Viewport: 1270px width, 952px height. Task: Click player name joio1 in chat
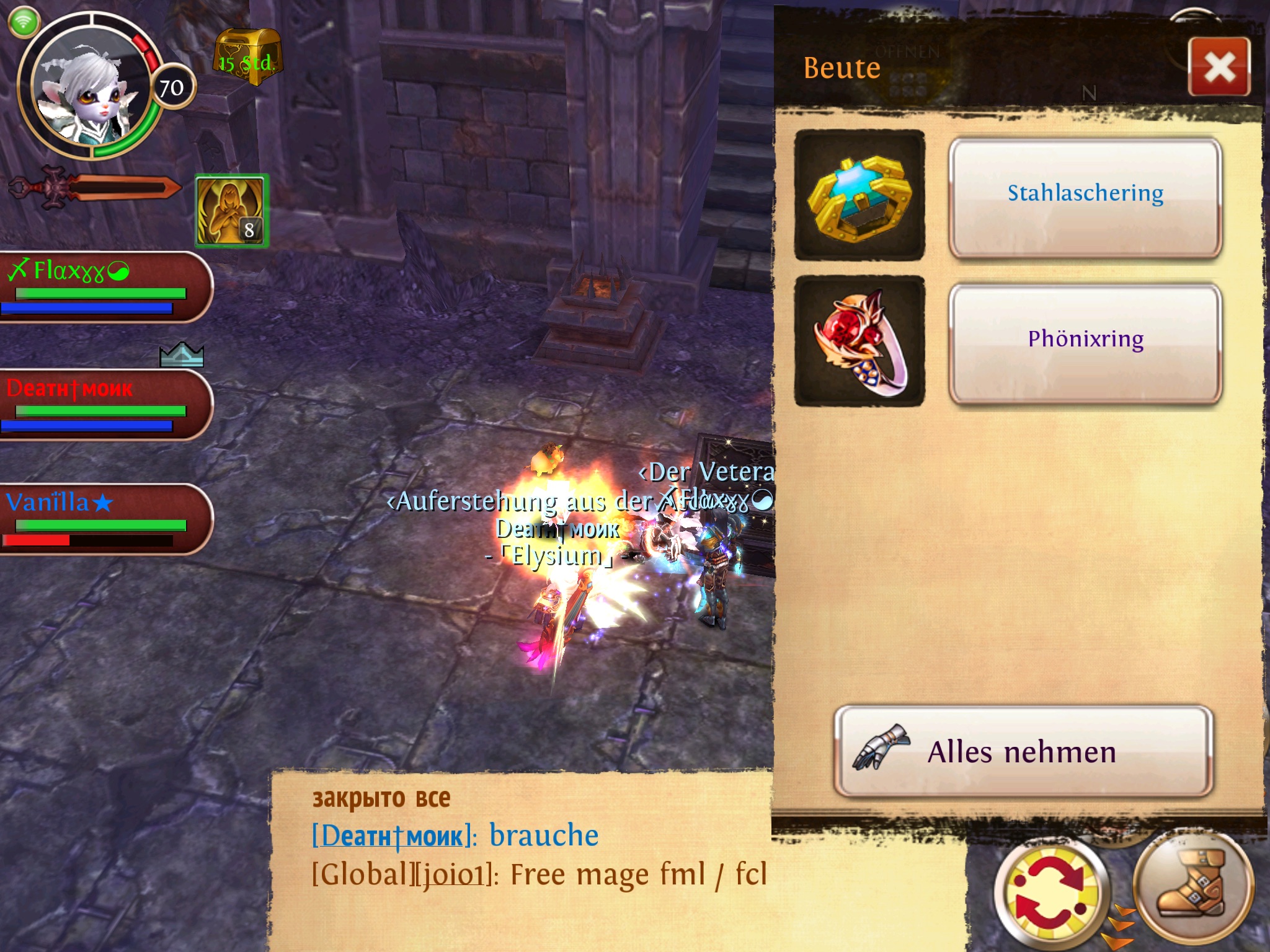(453, 875)
